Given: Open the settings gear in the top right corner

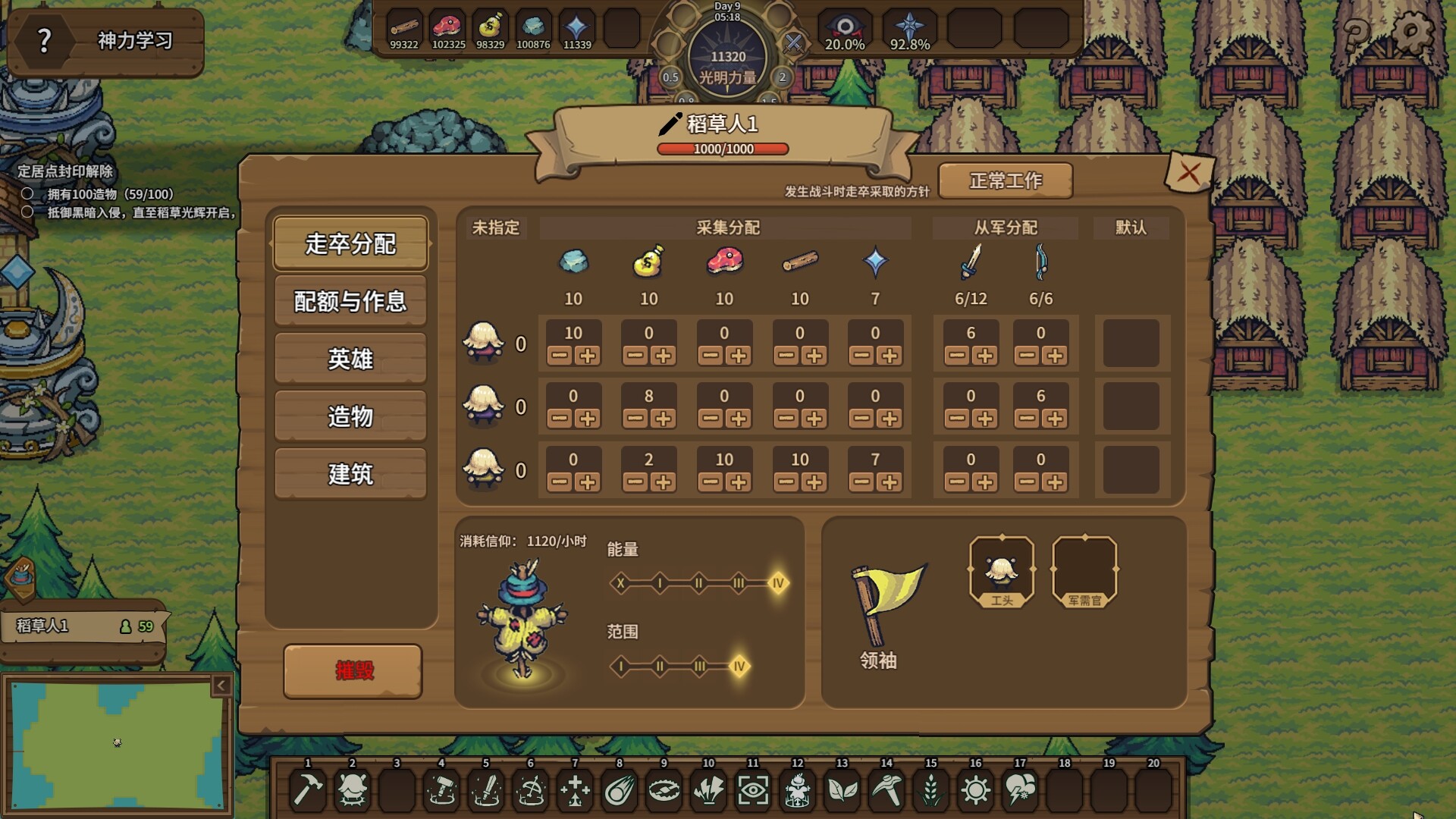Looking at the screenshot, I should [1412, 32].
